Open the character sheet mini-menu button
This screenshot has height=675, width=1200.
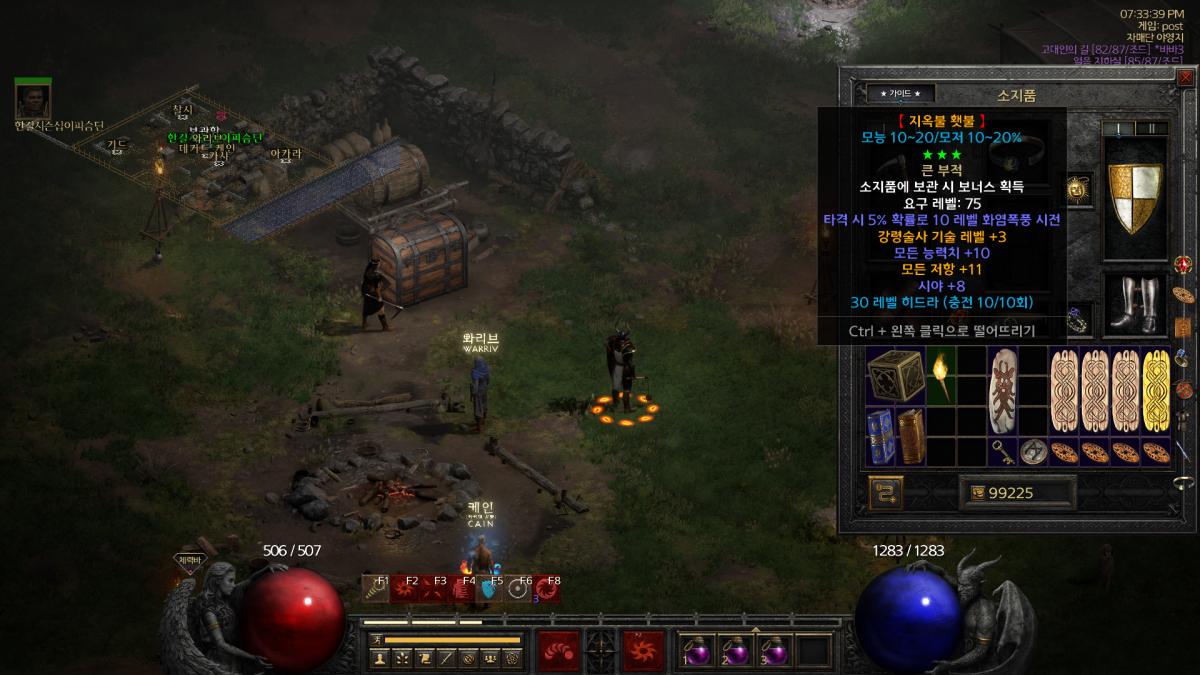(x=379, y=658)
